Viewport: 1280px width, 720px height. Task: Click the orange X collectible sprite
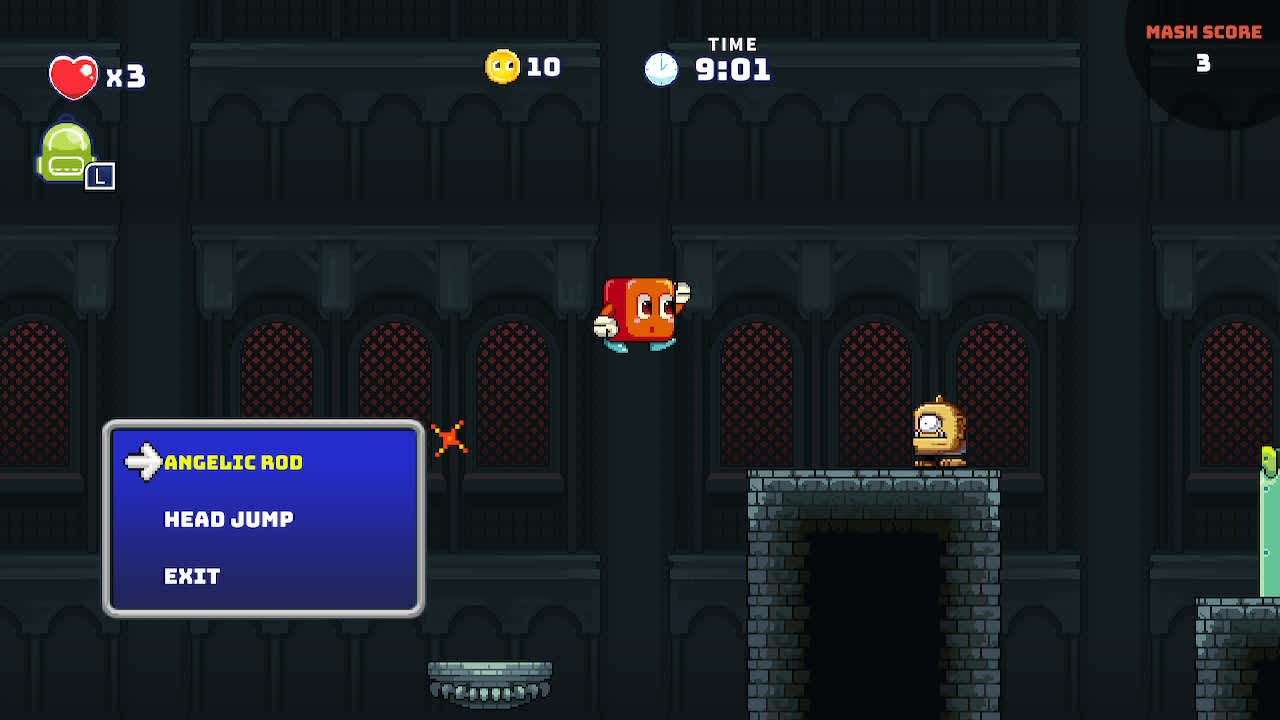pyautogui.click(x=448, y=437)
